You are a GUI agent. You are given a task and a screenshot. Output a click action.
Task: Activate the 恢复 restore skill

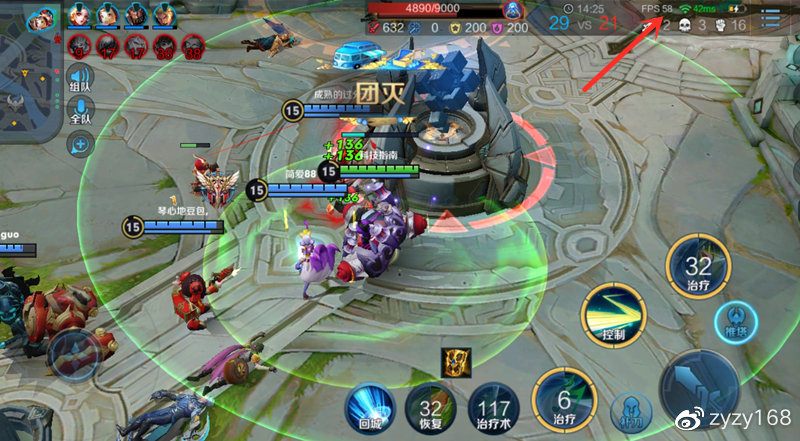[x=430, y=410]
